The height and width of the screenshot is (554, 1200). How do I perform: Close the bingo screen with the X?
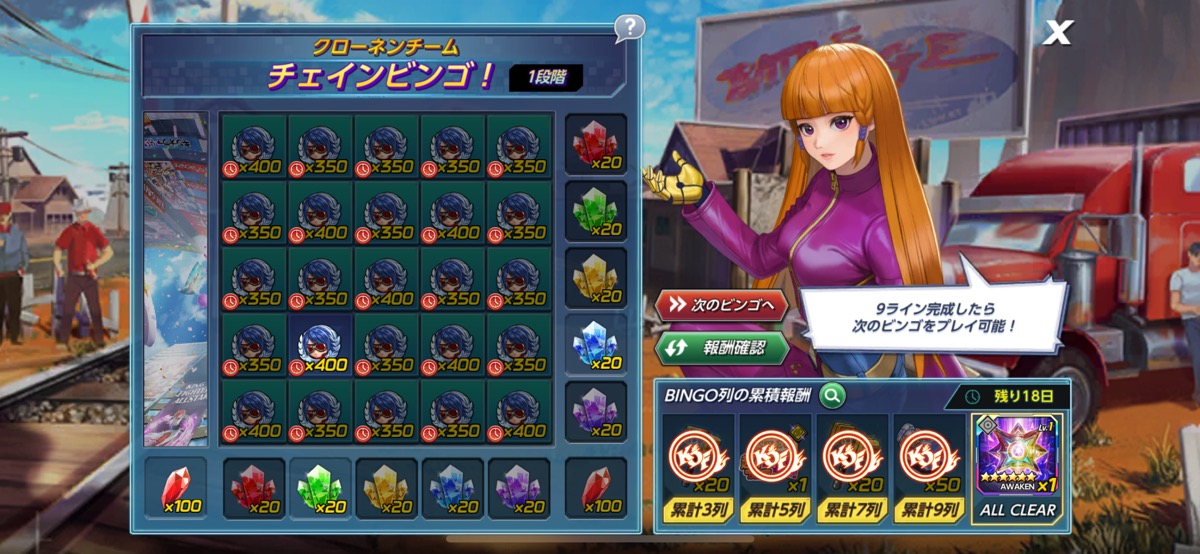coord(1056,32)
